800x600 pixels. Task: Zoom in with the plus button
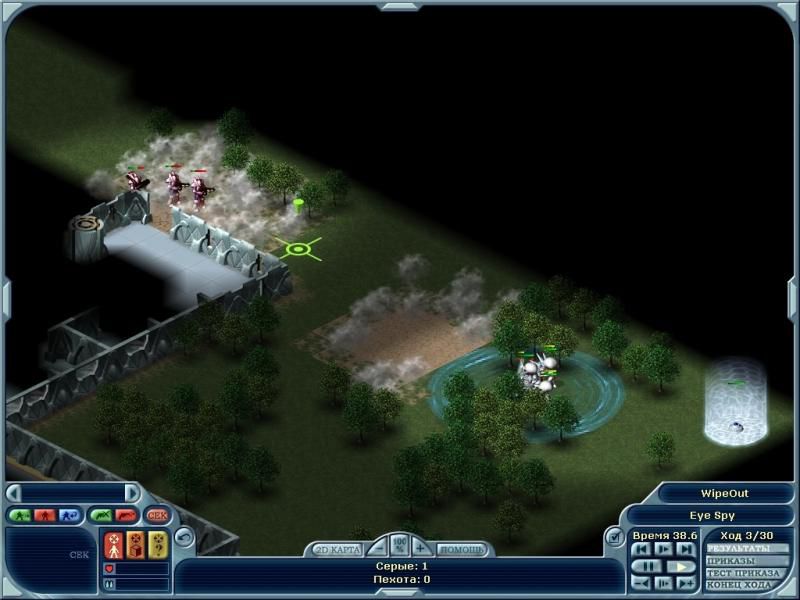(x=421, y=548)
